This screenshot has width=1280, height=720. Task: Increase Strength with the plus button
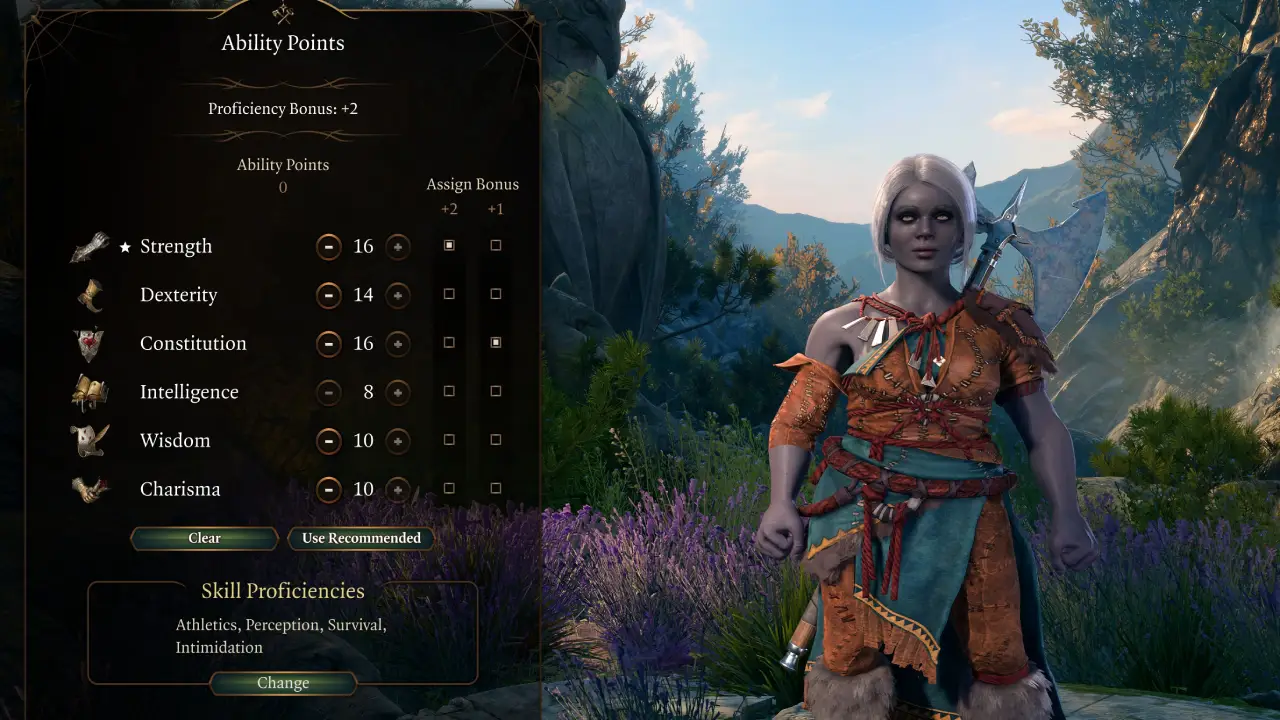[x=397, y=246]
